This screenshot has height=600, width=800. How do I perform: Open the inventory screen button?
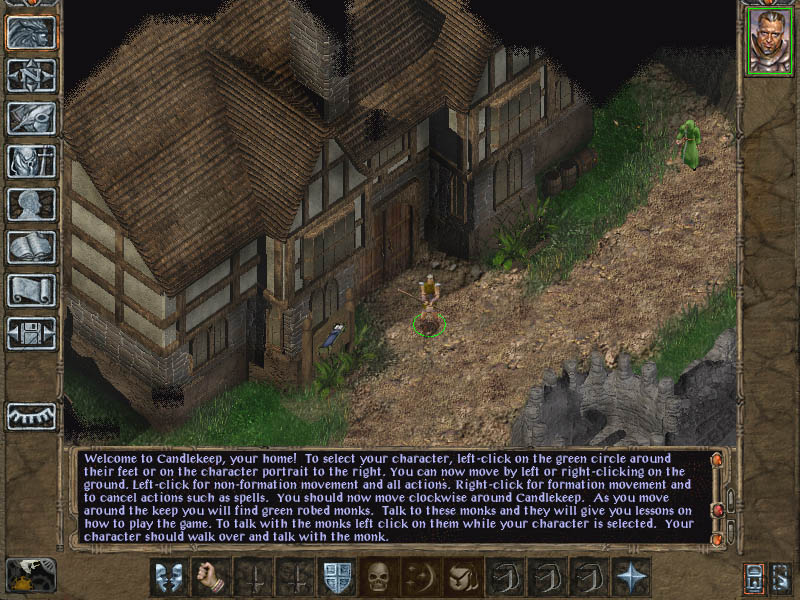coord(31,161)
